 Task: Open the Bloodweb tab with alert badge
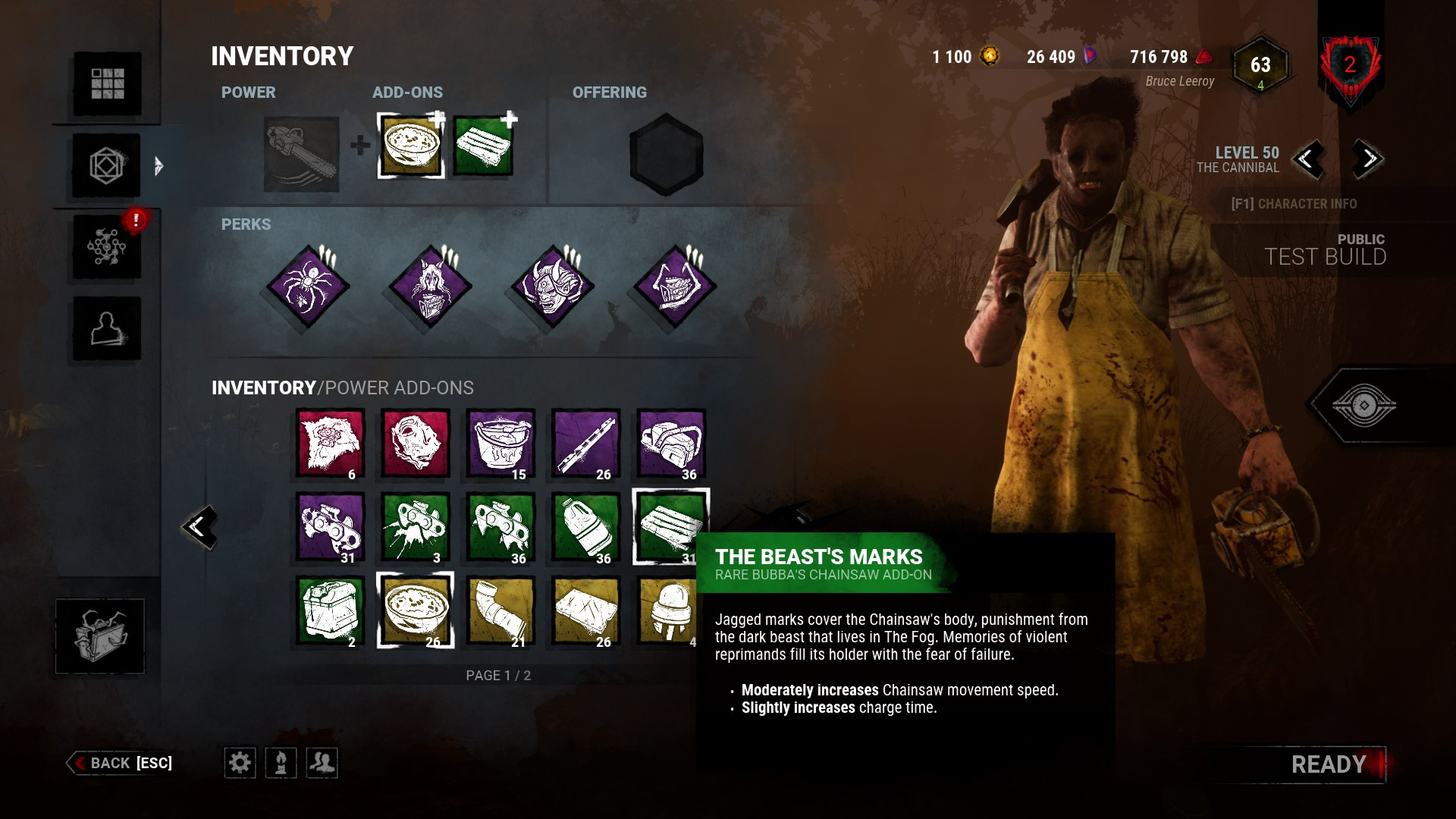tap(107, 246)
